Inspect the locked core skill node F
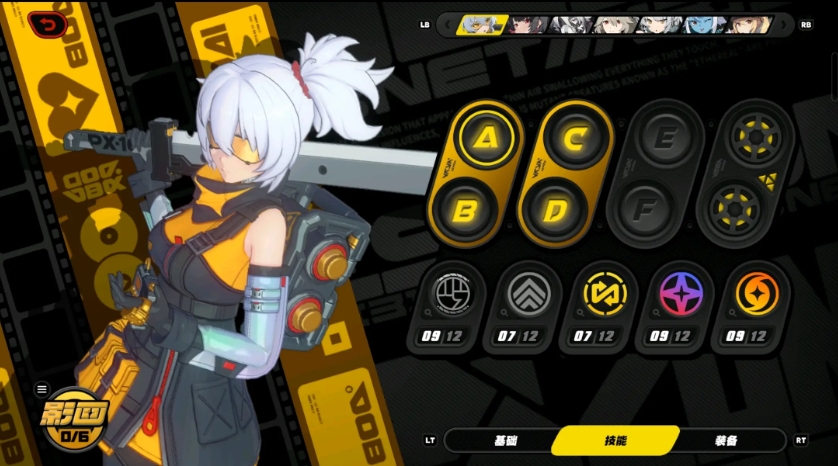Screen dimensions: 838x466 click(642, 210)
